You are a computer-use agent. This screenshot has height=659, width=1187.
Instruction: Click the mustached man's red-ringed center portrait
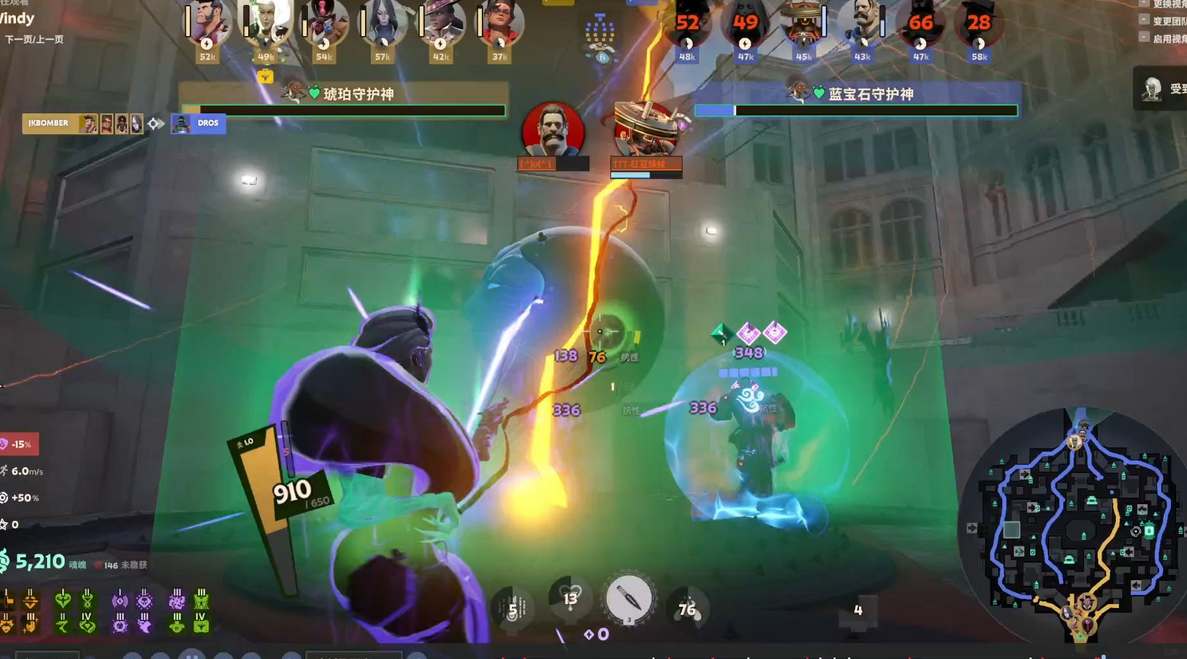point(552,129)
